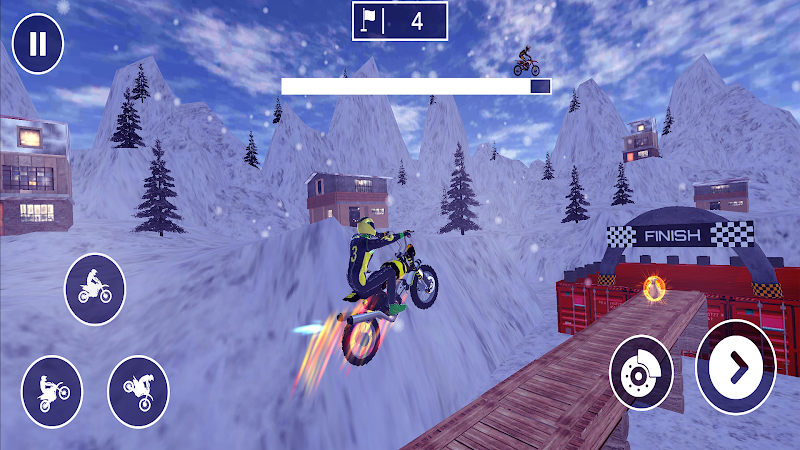
Task: Tap the level rider-on-bike stunt button
Action: [x=95, y=289]
